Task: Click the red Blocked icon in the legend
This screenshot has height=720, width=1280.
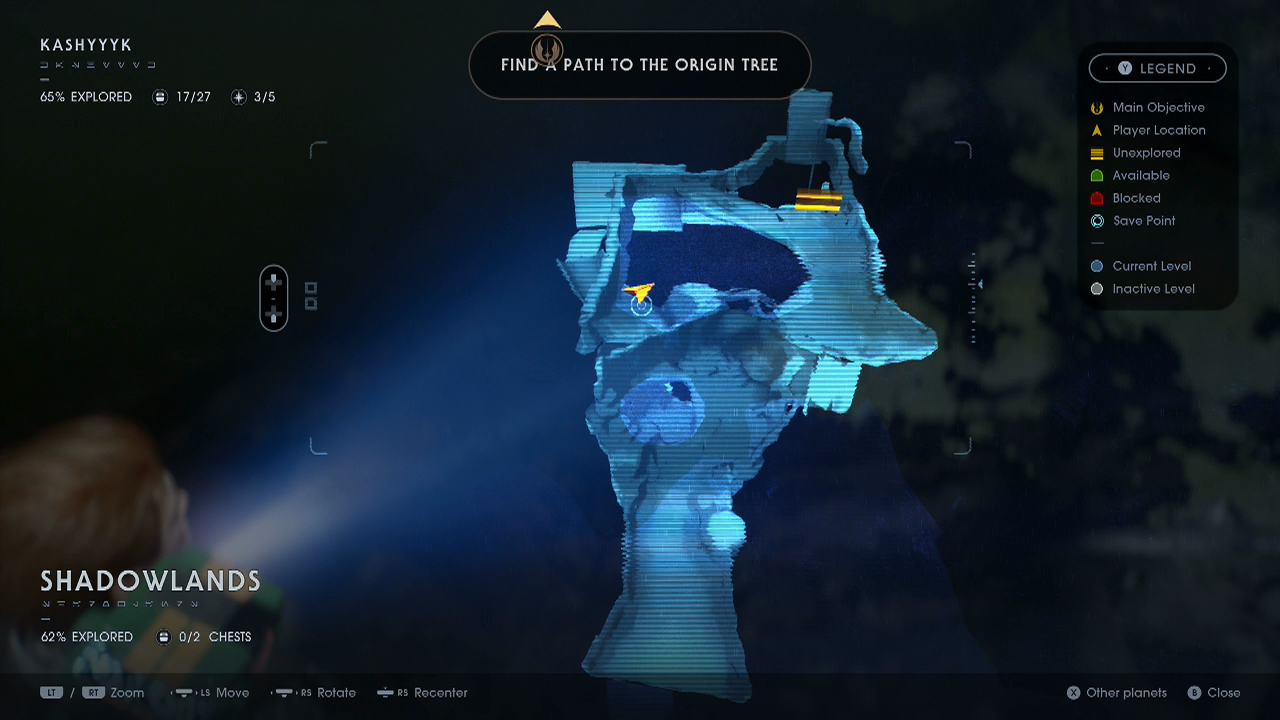Action: tap(1097, 198)
